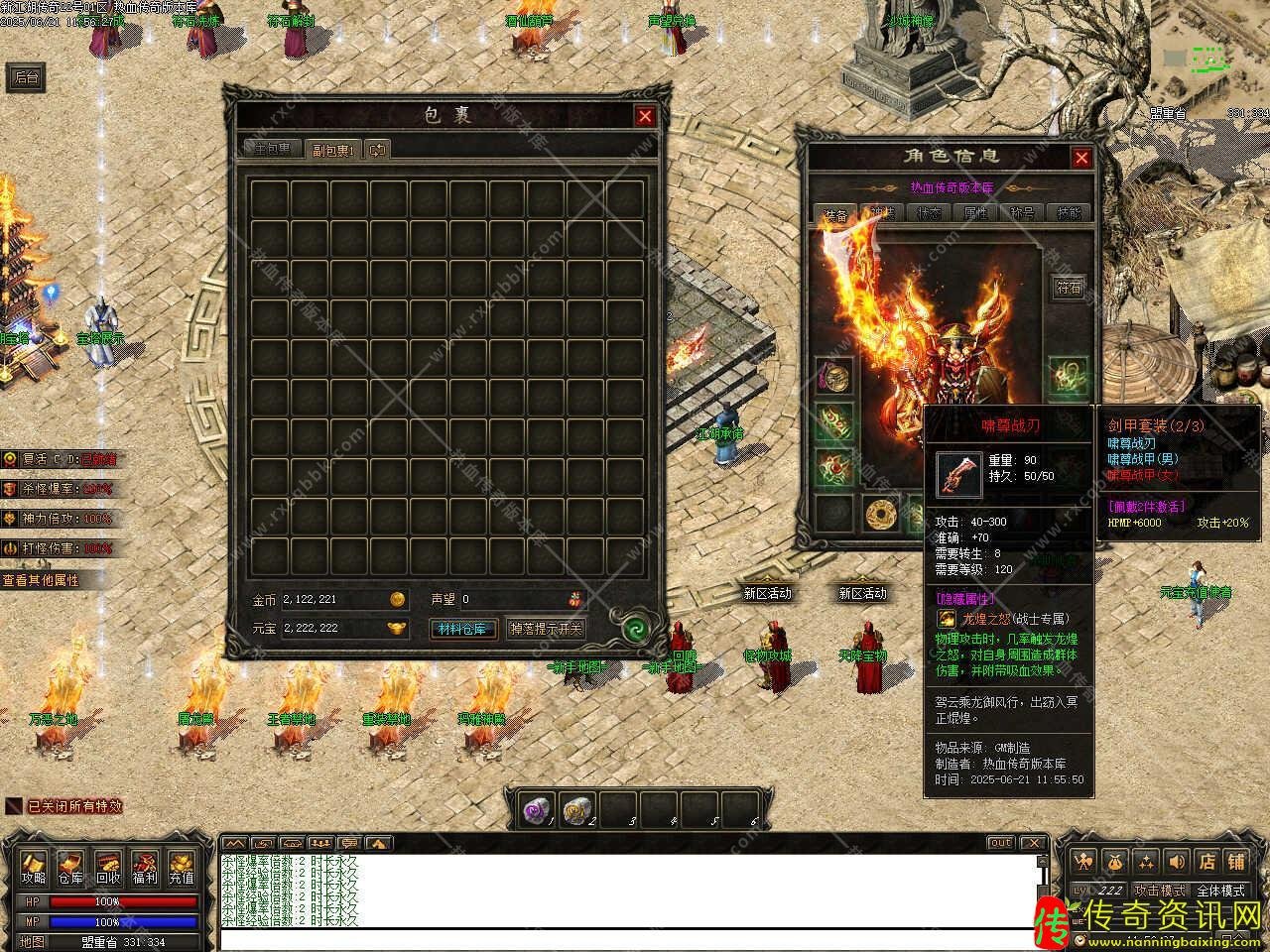Open the 福利 welfare menu
1270x952 pixels.
tap(145, 868)
